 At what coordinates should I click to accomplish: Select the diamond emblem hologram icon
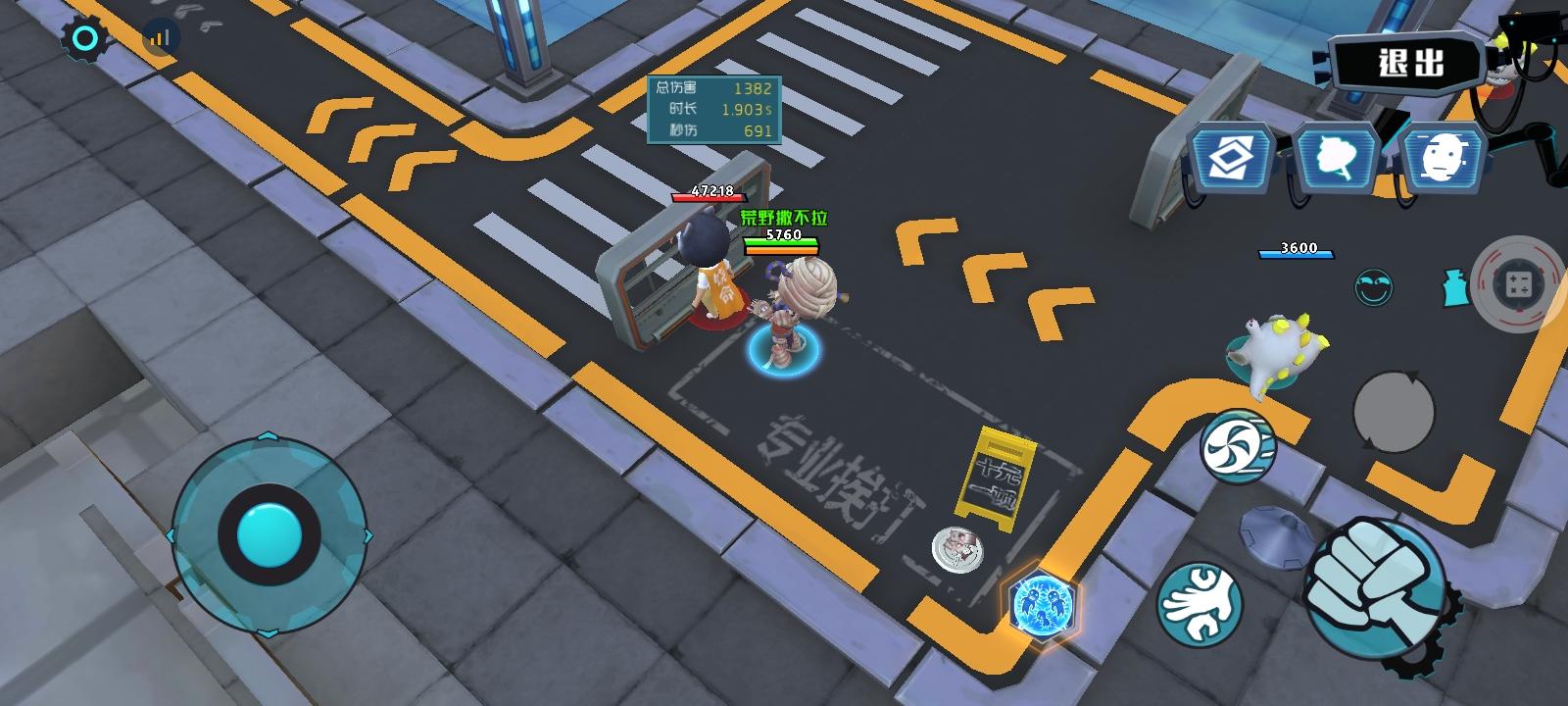tap(1231, 155)
